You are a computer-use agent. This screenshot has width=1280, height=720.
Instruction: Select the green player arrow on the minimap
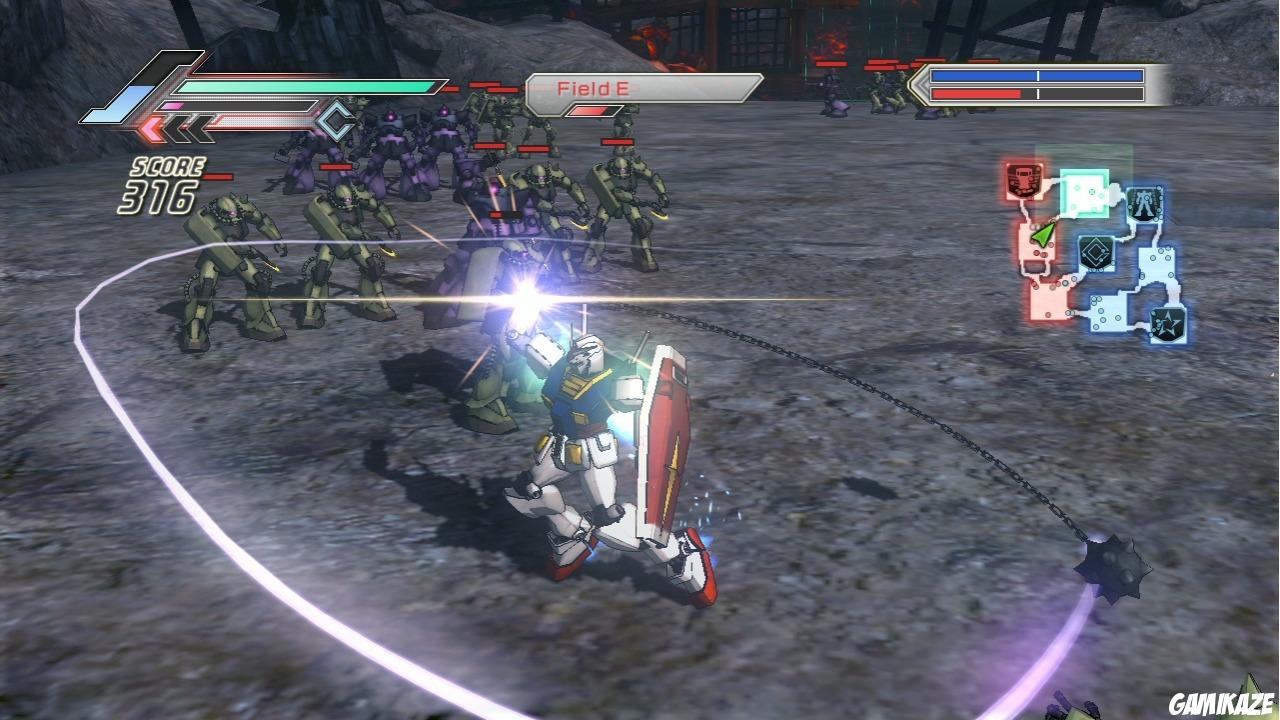coord(1043,233)
